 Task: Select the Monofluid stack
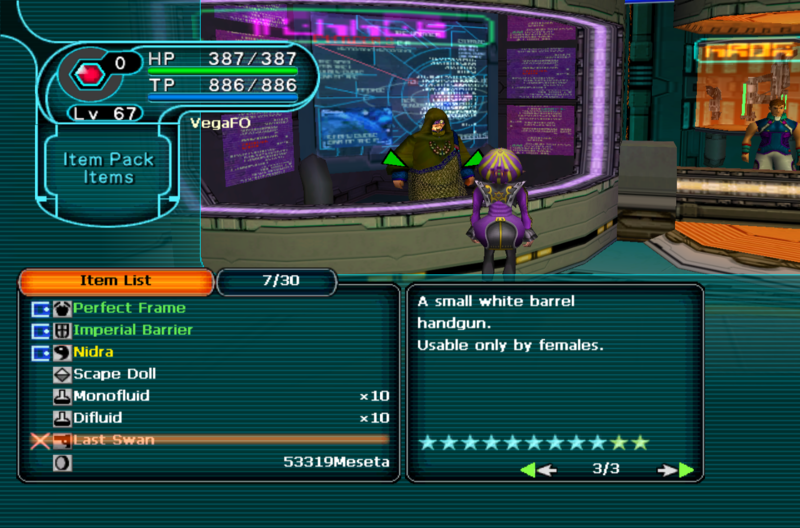click(x=111, y=396)
